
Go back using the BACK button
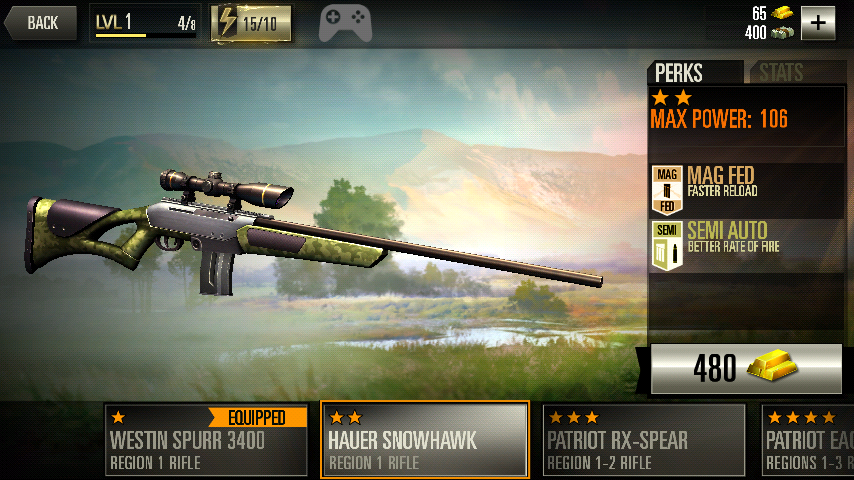click(x=41, y=23)
